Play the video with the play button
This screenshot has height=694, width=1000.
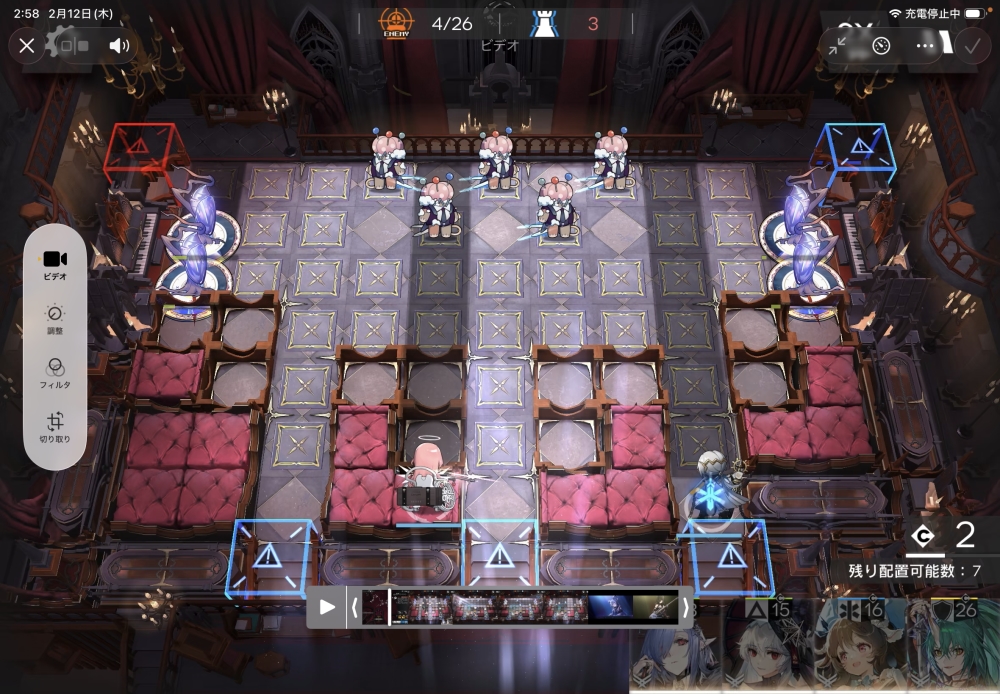[x=327, y=607]
